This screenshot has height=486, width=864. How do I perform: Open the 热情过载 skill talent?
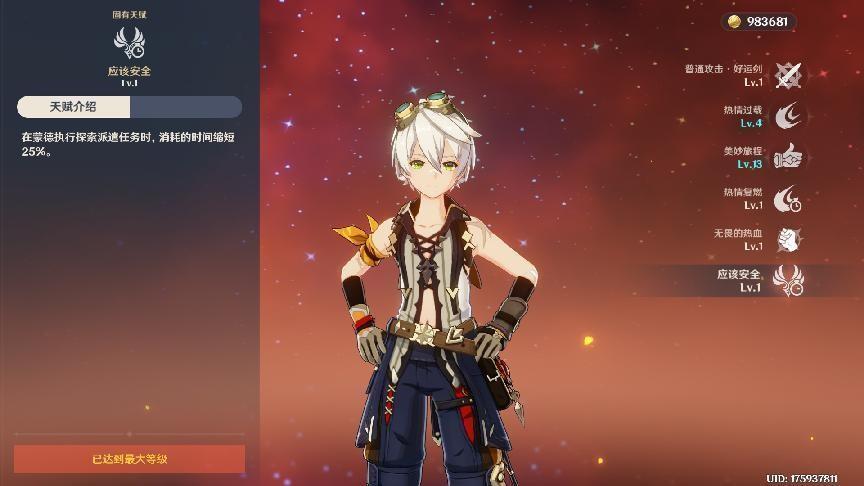pyautogui.click(x=789, y=115)
